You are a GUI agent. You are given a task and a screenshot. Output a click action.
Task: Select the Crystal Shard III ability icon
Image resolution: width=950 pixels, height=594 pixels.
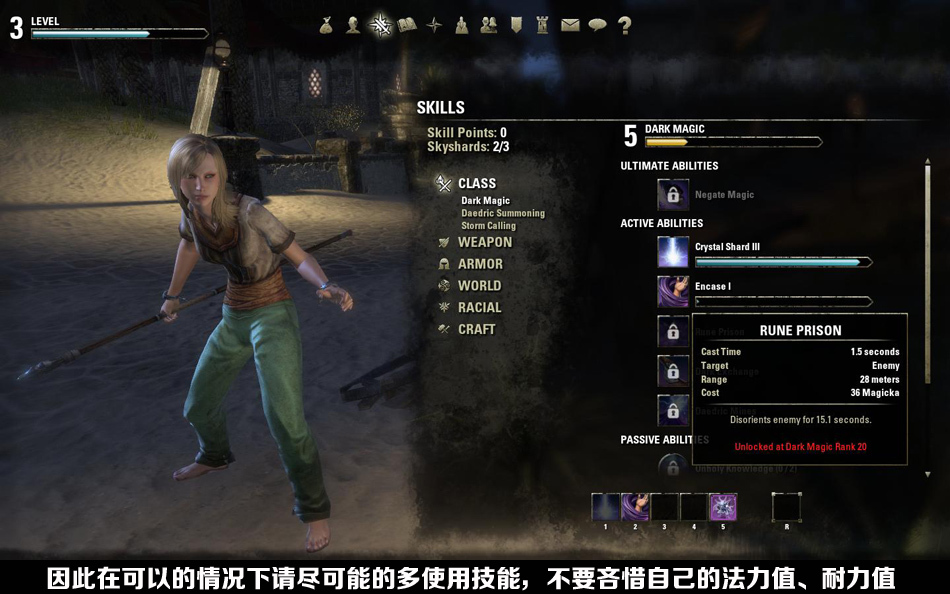tap(673, 252)
